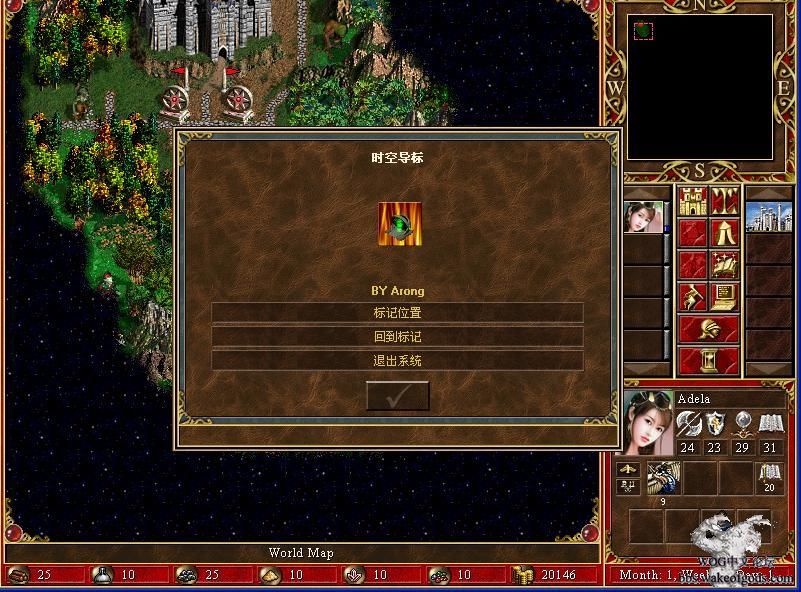
Task: Toggle the underground/surface view button
Action: pyautogui.click(x=724, y=201)
